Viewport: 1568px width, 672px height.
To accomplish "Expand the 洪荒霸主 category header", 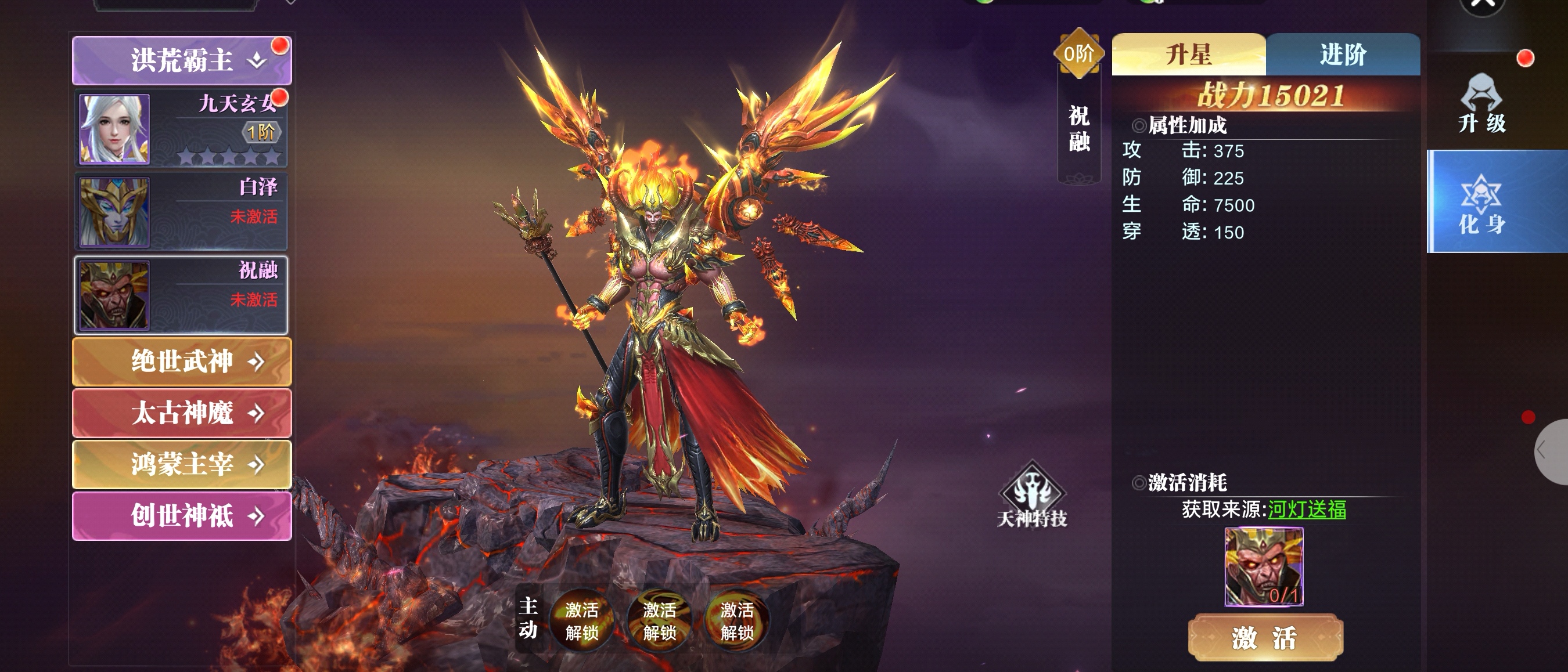I will tap(181, 60).
